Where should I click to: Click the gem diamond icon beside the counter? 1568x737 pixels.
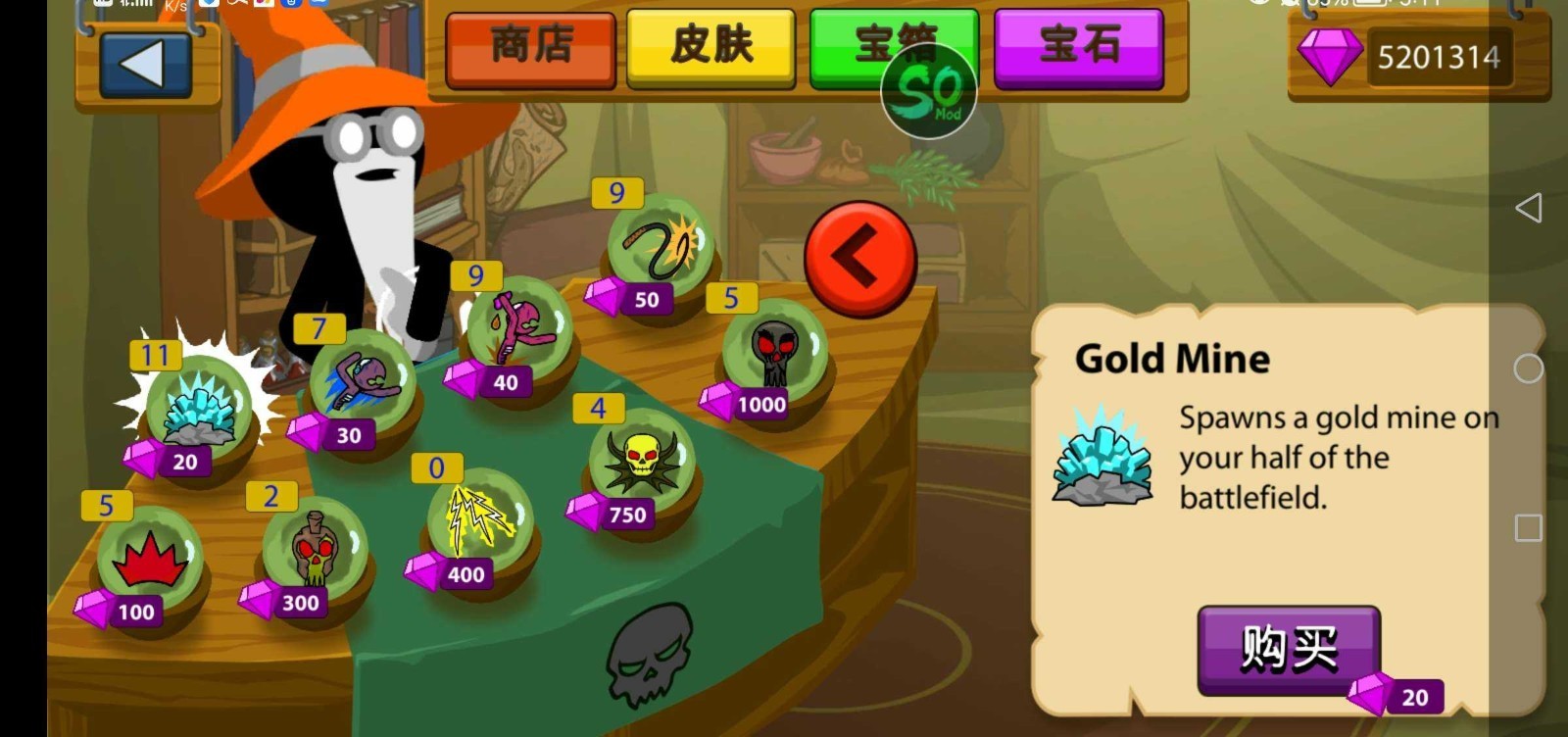(x=1332, y=56)
